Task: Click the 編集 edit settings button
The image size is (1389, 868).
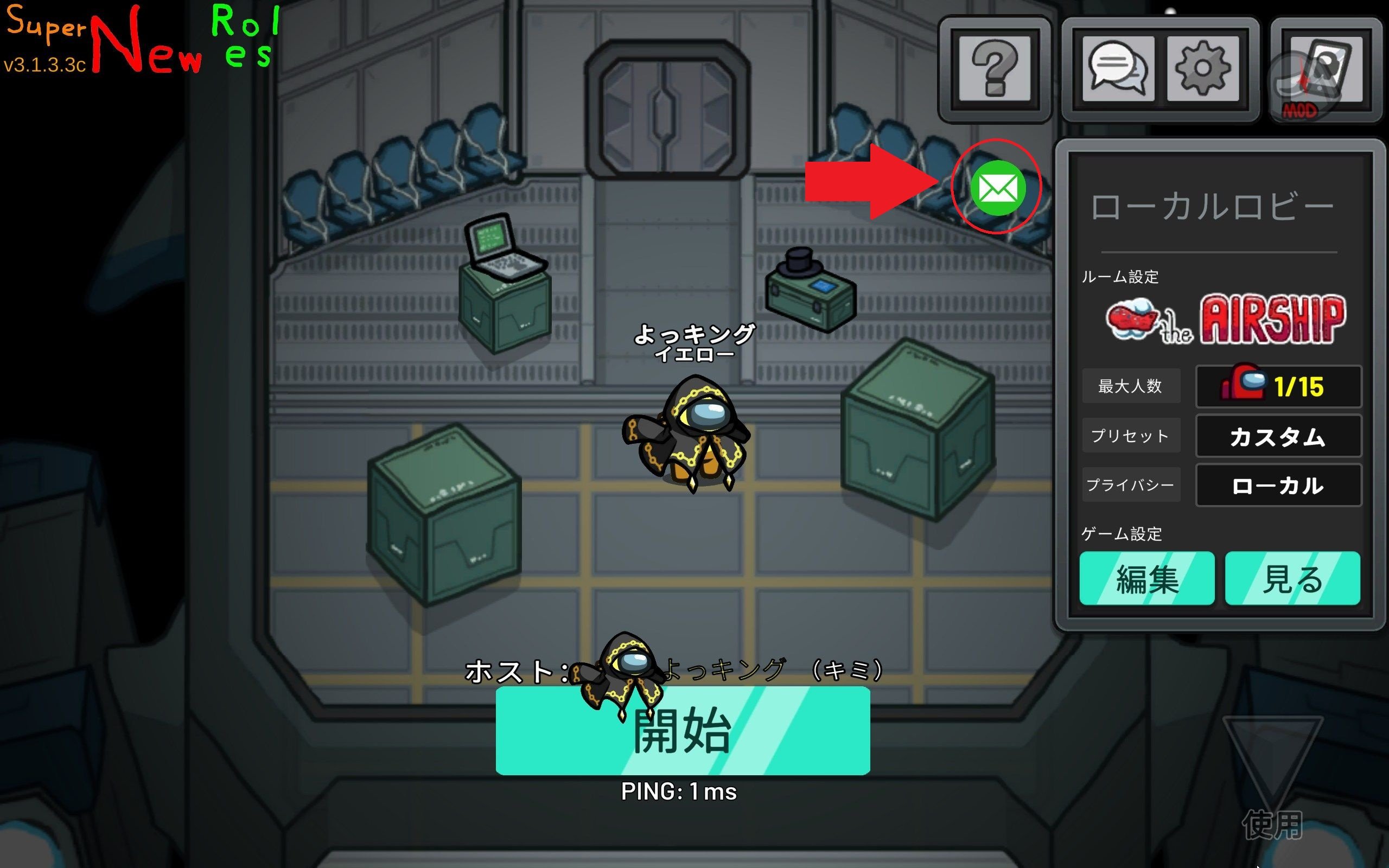Action: (x=1148, y=580)
